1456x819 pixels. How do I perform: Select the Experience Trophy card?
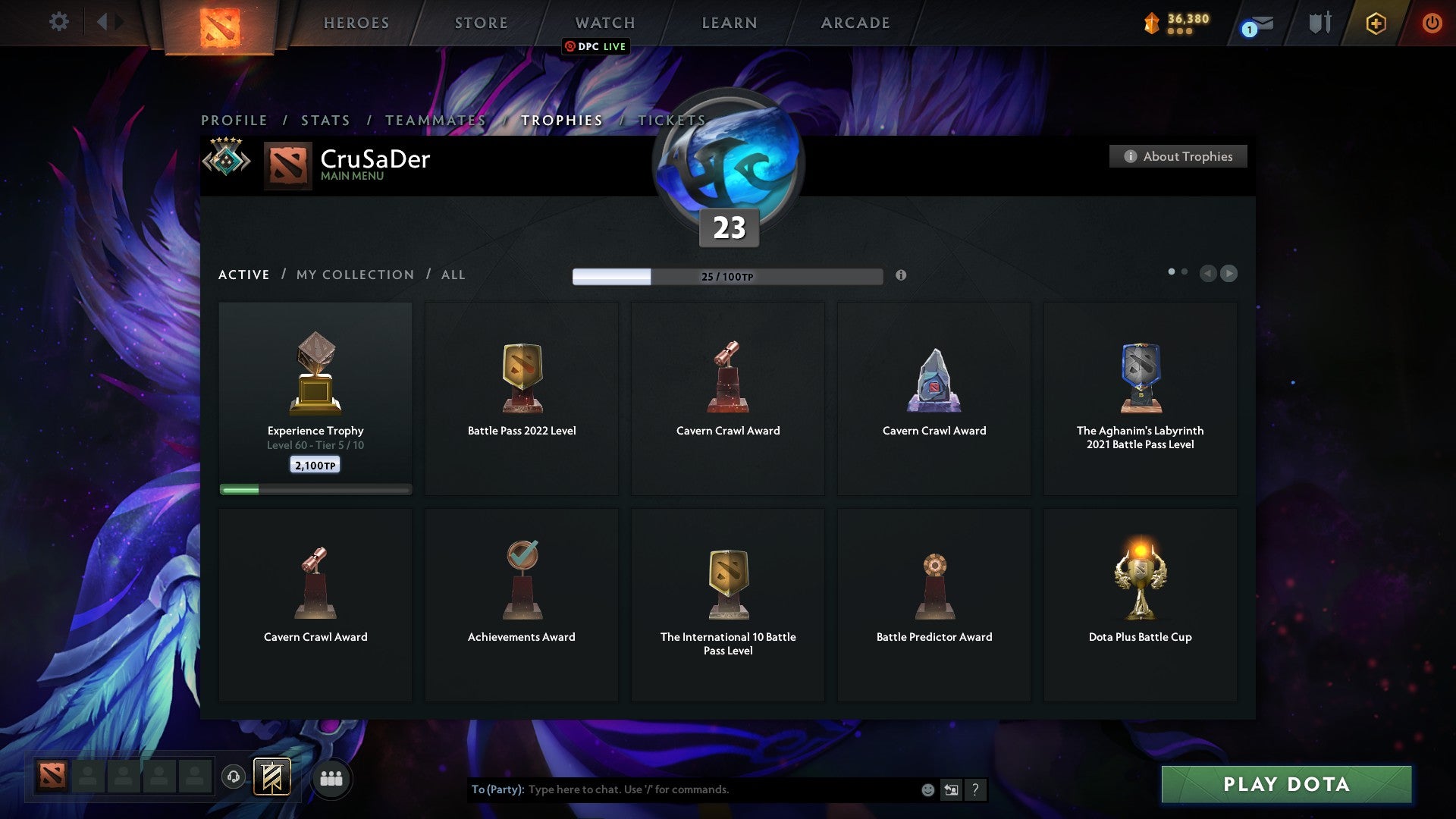tap(315, 394)
